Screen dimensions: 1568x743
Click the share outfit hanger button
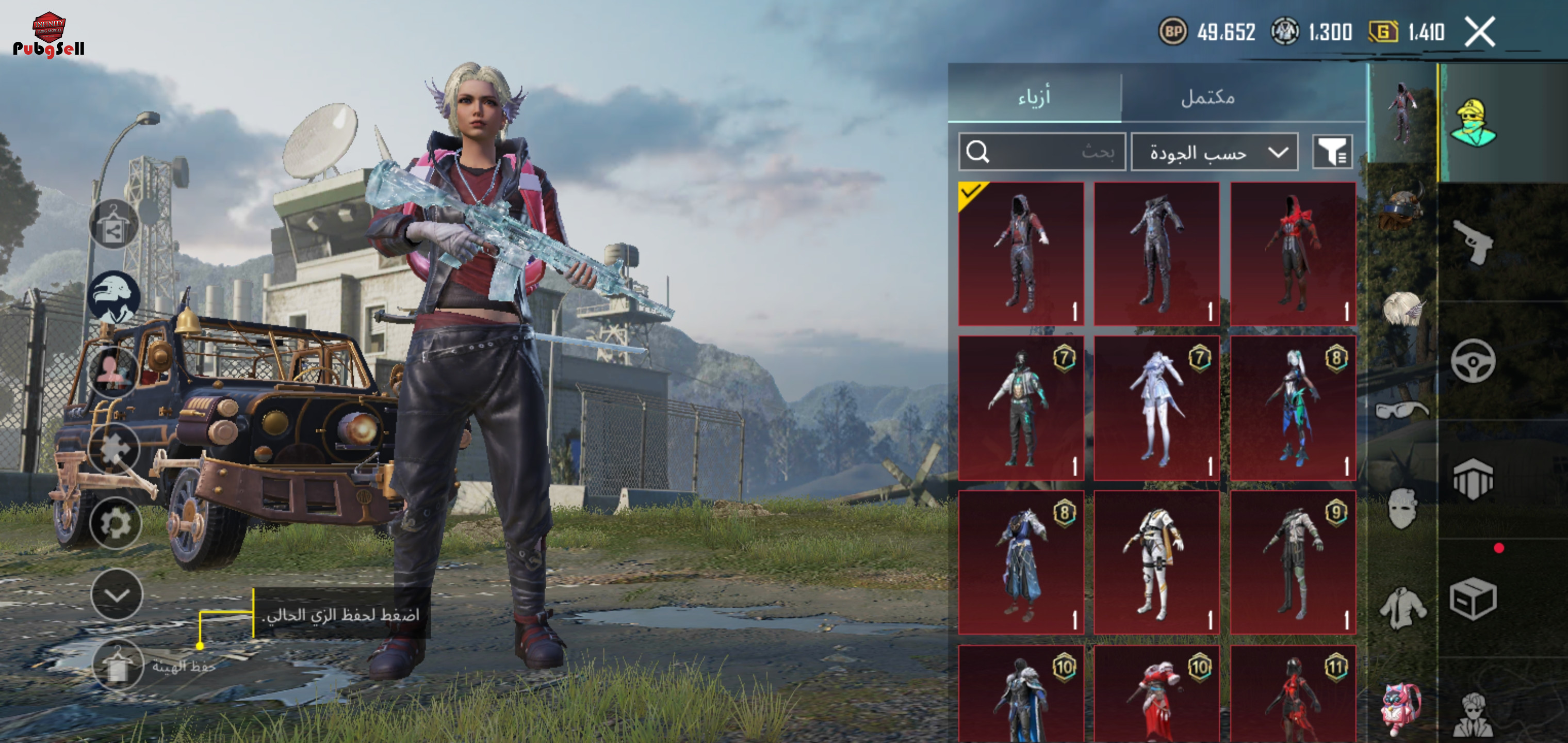click(x=113, y=224)
